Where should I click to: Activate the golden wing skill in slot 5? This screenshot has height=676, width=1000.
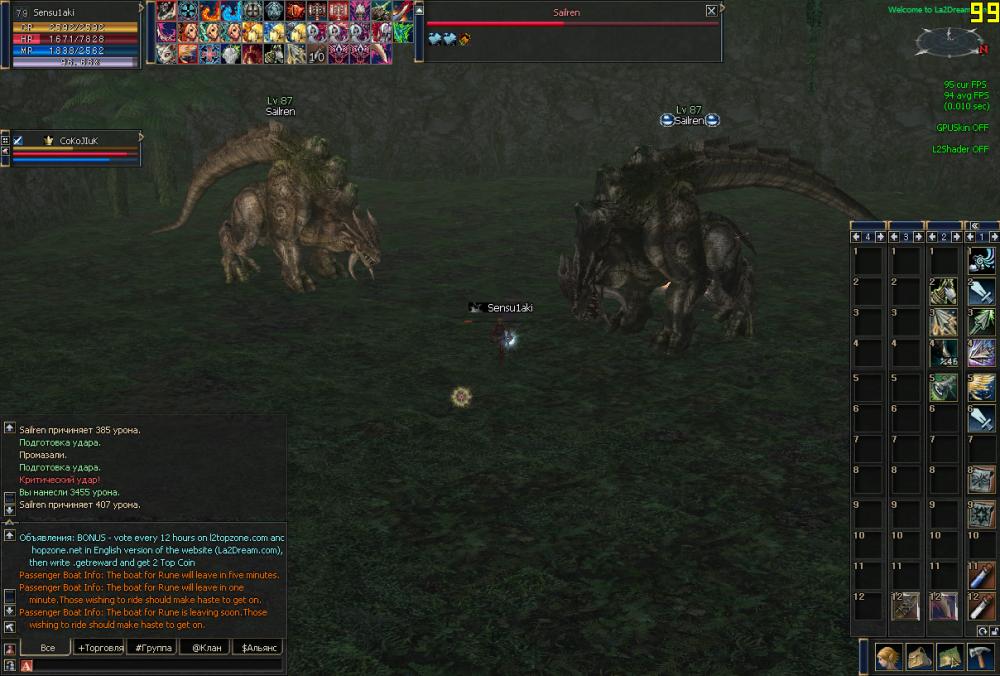[x=982, y=386]
